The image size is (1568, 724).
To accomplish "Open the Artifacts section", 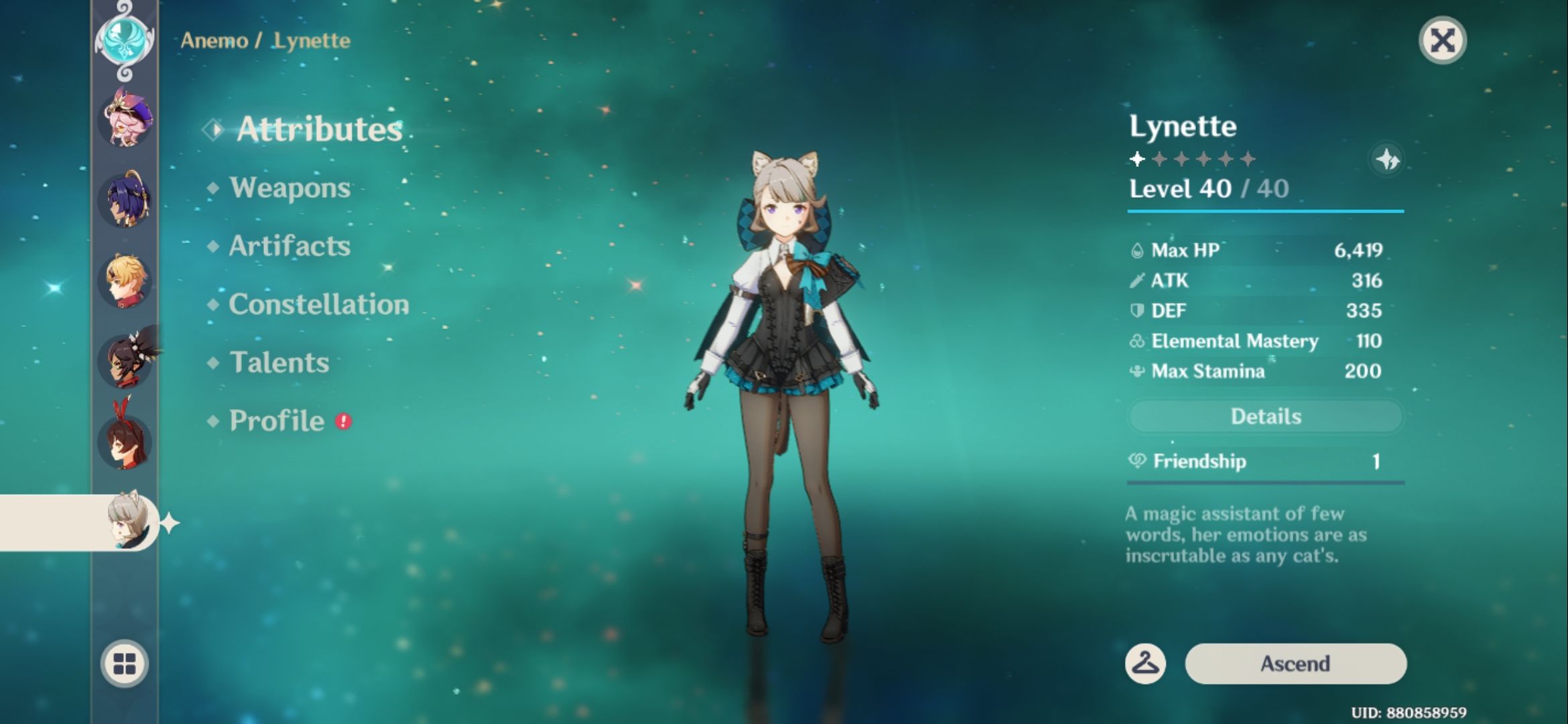I will 289,247.
